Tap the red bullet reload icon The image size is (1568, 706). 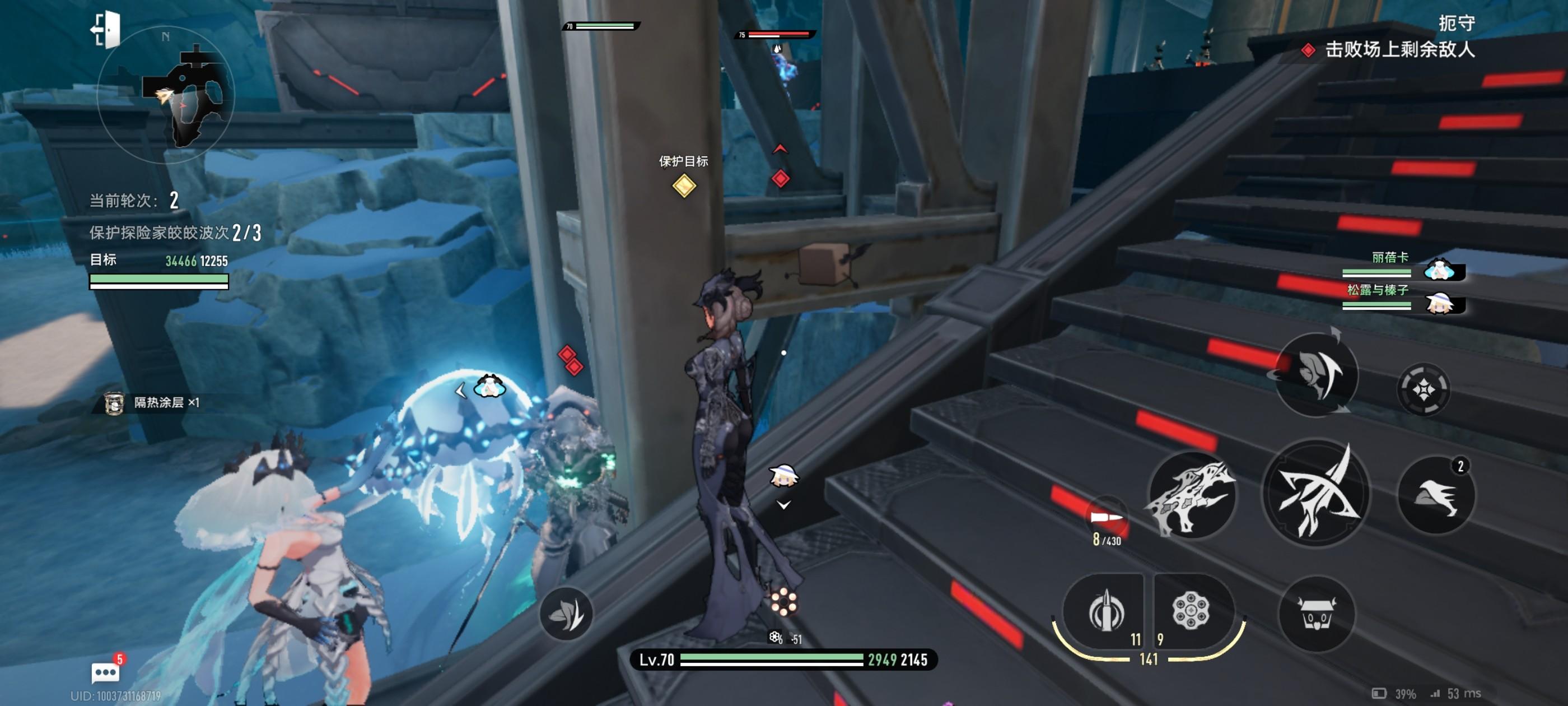click(x=1106, y=518)
